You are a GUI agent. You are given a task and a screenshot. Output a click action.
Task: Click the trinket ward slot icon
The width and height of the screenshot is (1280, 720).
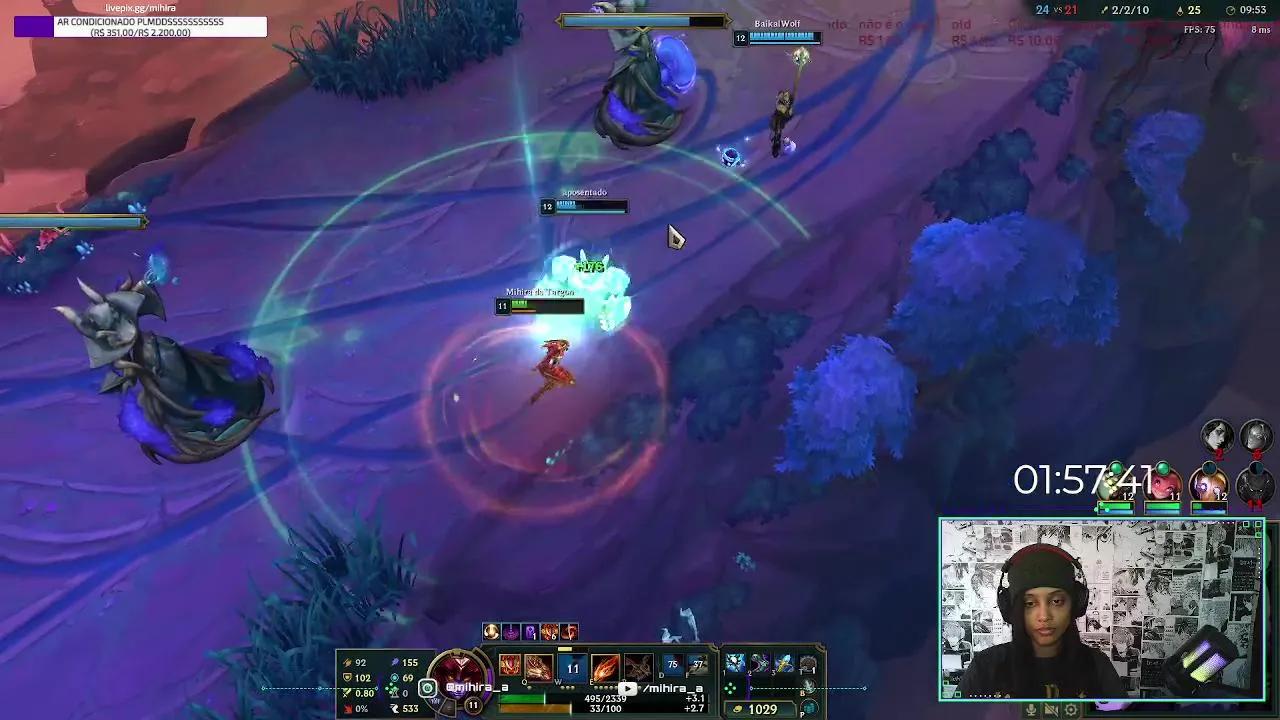[x=807, y=662]
